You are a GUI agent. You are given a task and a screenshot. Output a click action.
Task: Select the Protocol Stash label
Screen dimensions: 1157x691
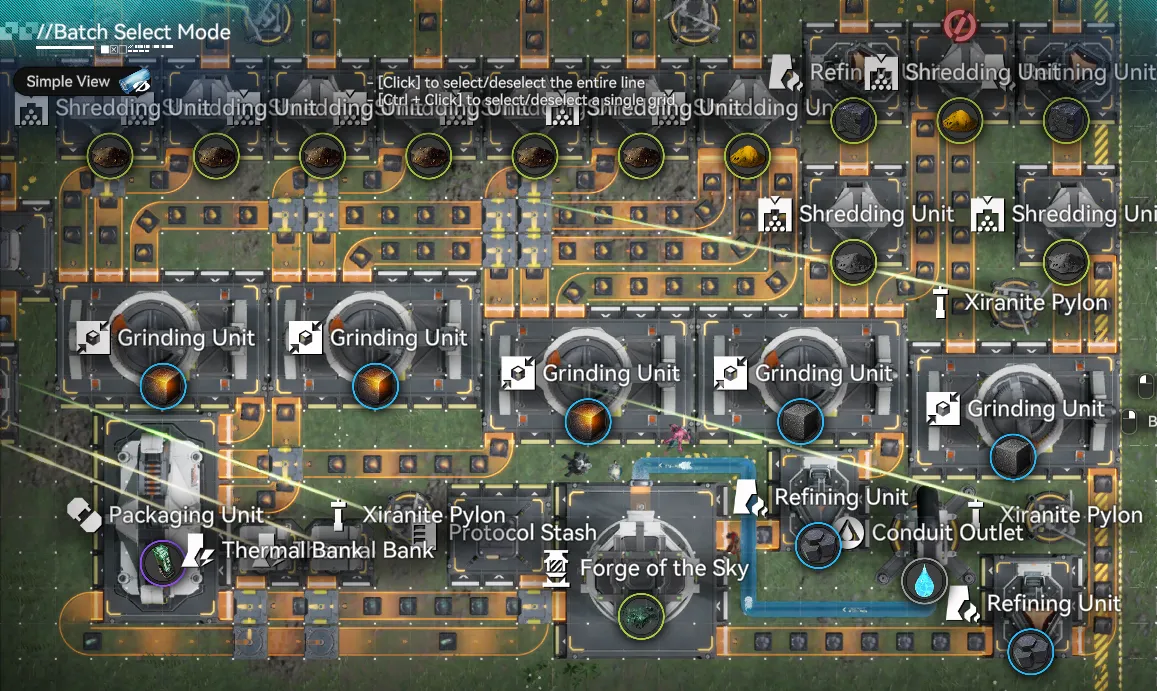[522, 533]
